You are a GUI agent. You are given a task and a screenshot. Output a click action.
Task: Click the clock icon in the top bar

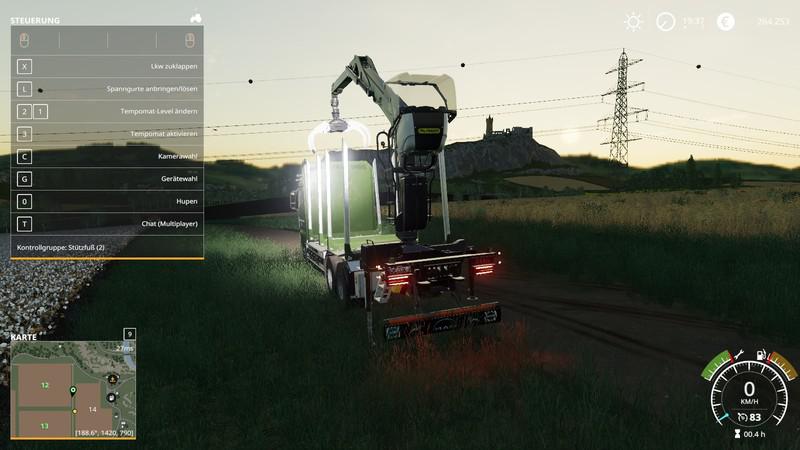666,21
